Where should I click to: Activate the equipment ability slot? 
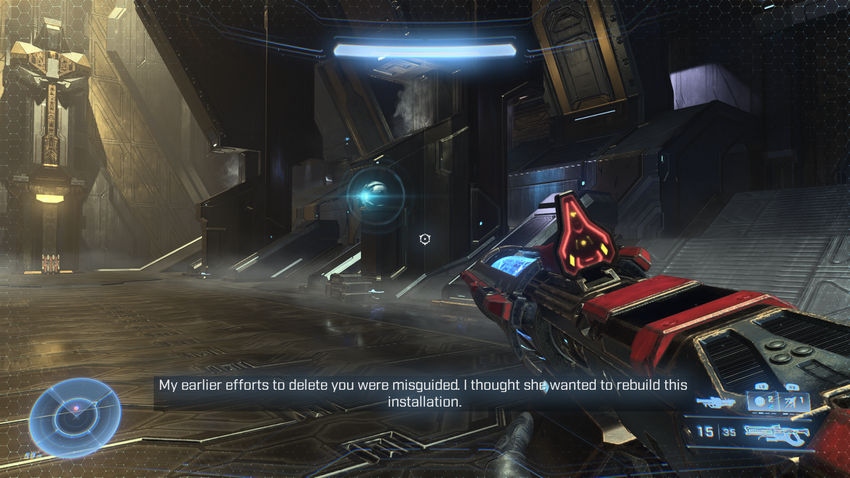[x=795, y=402]
